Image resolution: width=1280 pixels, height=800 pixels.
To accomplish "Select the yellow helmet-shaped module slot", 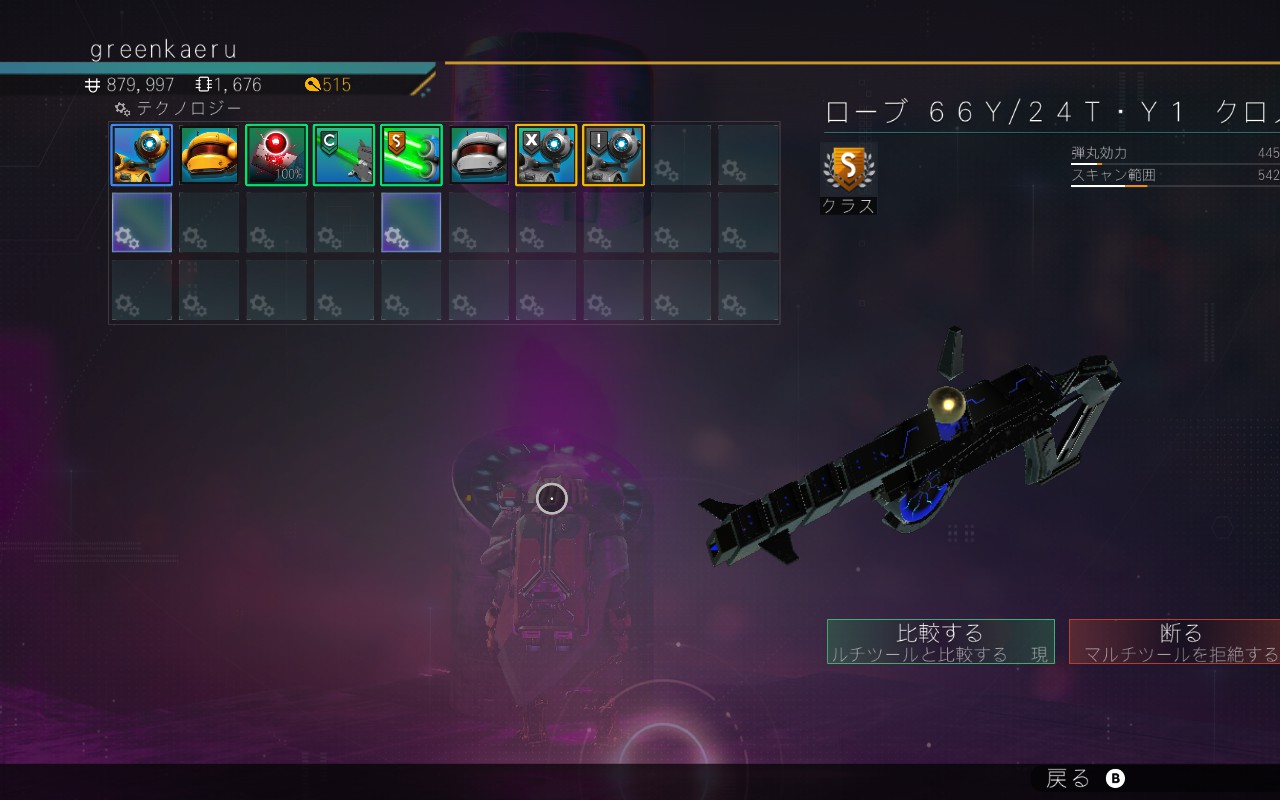I will [x=209, y=155].
